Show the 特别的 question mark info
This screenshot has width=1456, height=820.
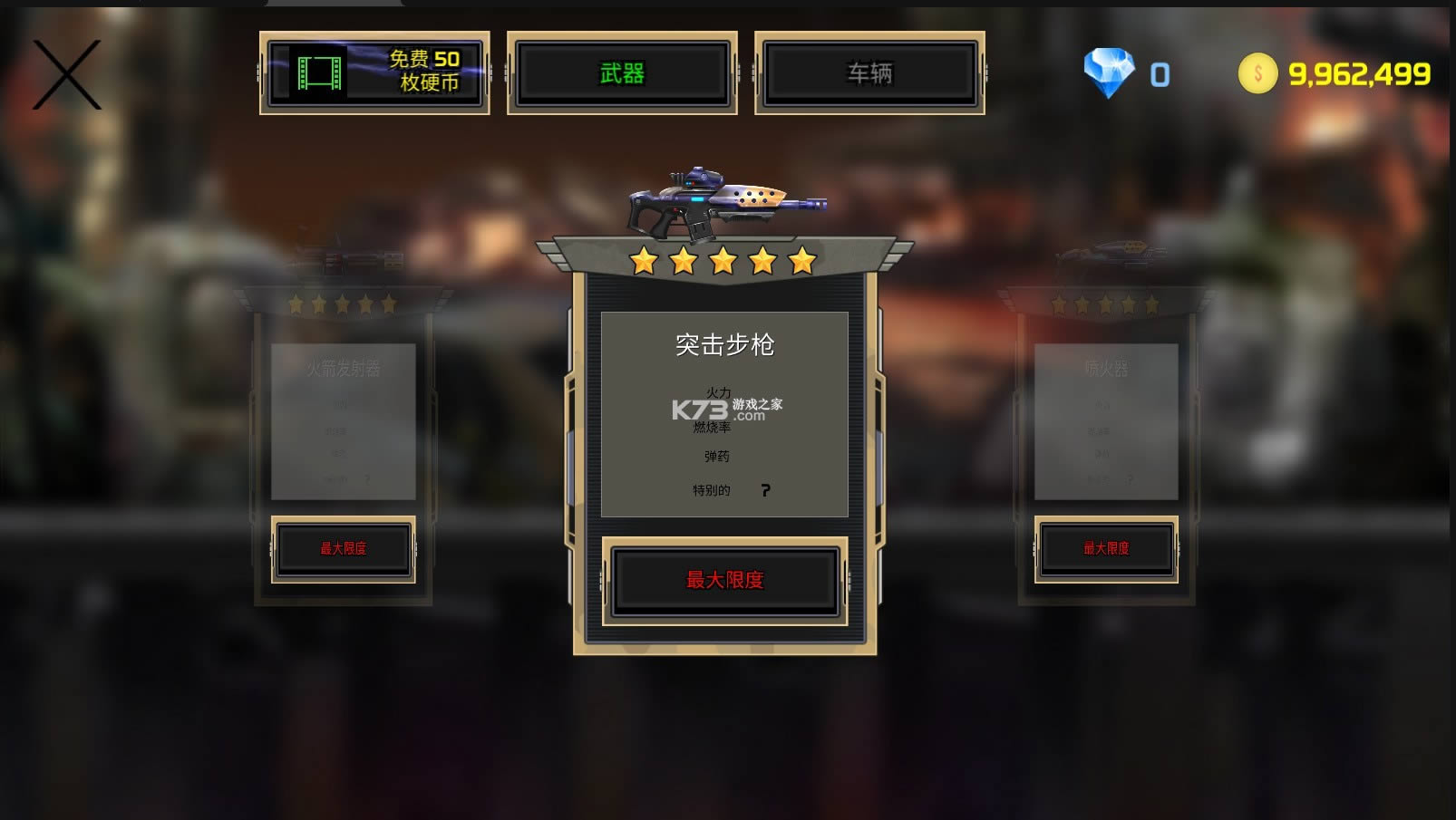(766, 490)
